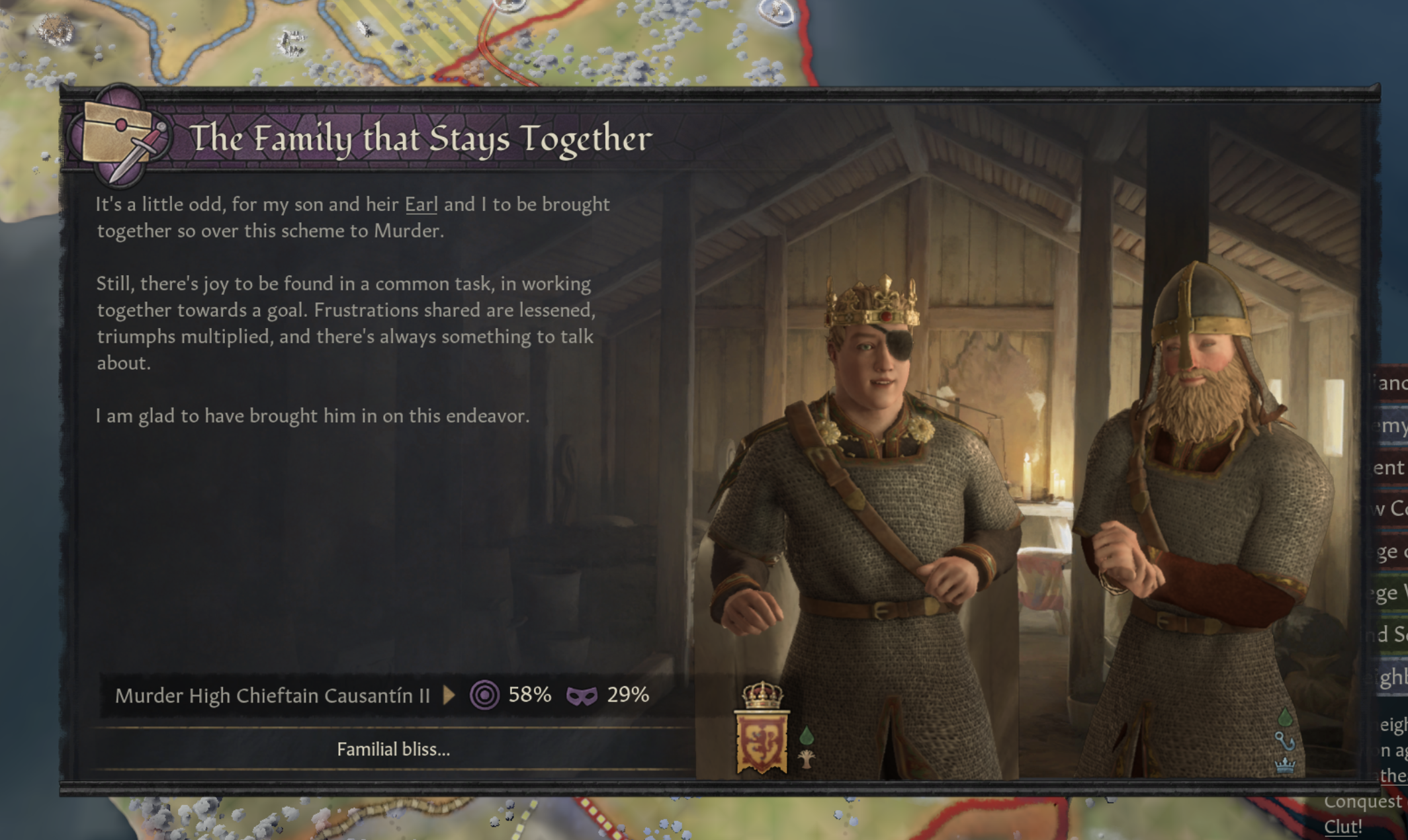Open the Murder High Chieftain Causantín II scheme
The height and width of the screenshot is (840, 1408).
[x=273, y=695]
